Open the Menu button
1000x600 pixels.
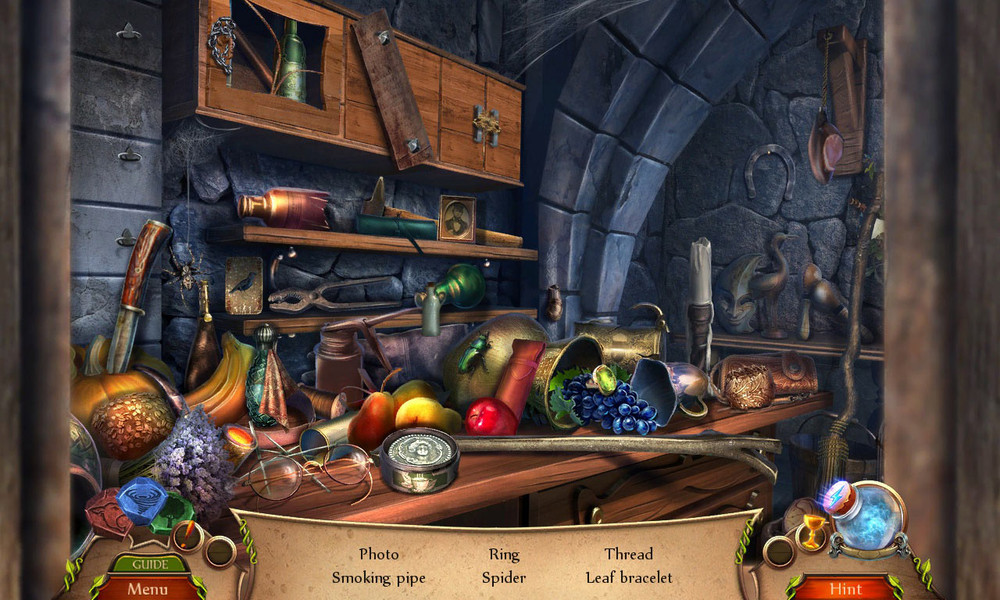147,589
